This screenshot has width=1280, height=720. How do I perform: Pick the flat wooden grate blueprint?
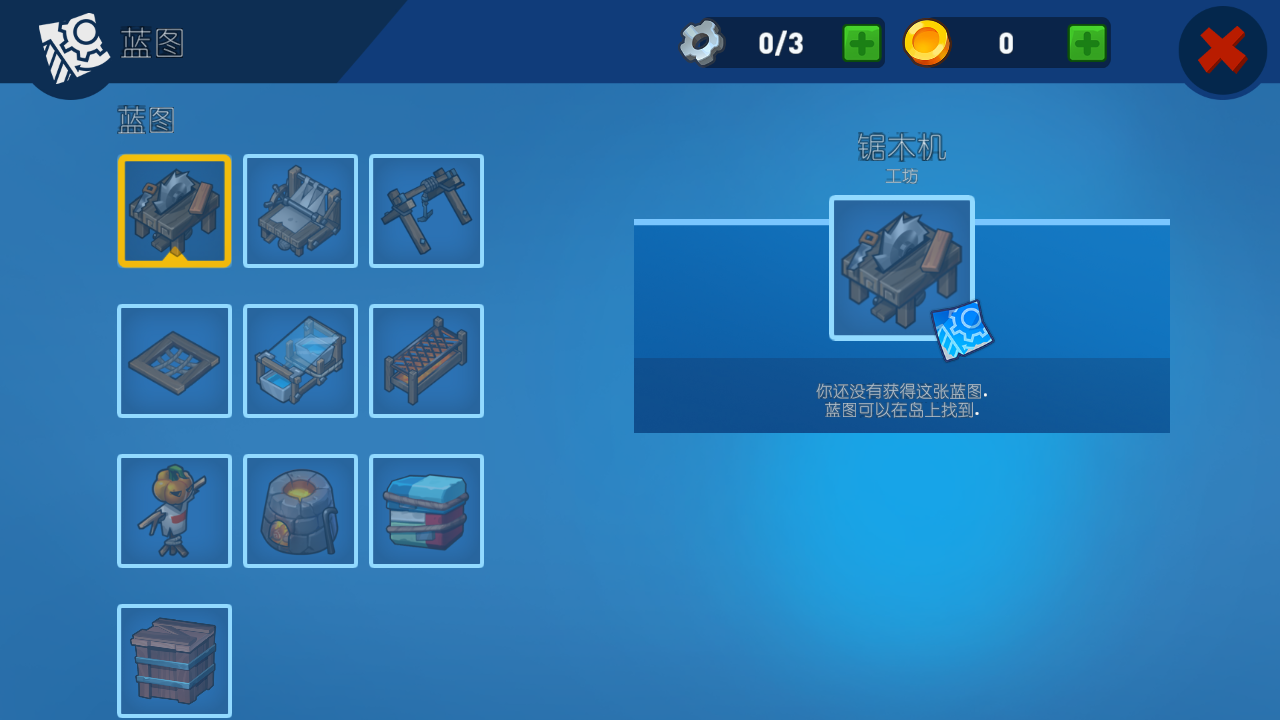(x=174, y=361)
